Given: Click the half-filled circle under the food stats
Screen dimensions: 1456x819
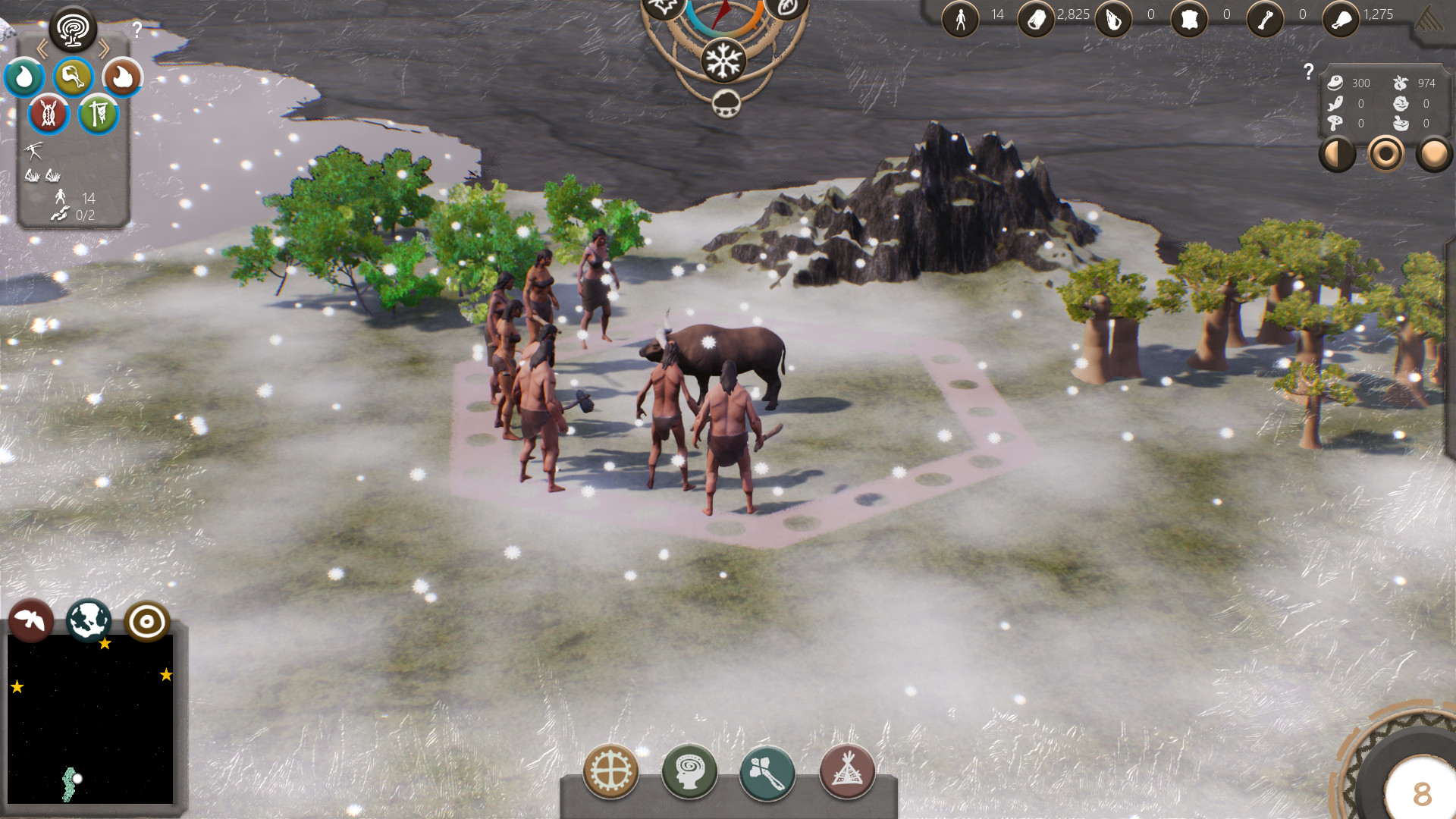Looking at the screenshot, I should pos(1337,154).
